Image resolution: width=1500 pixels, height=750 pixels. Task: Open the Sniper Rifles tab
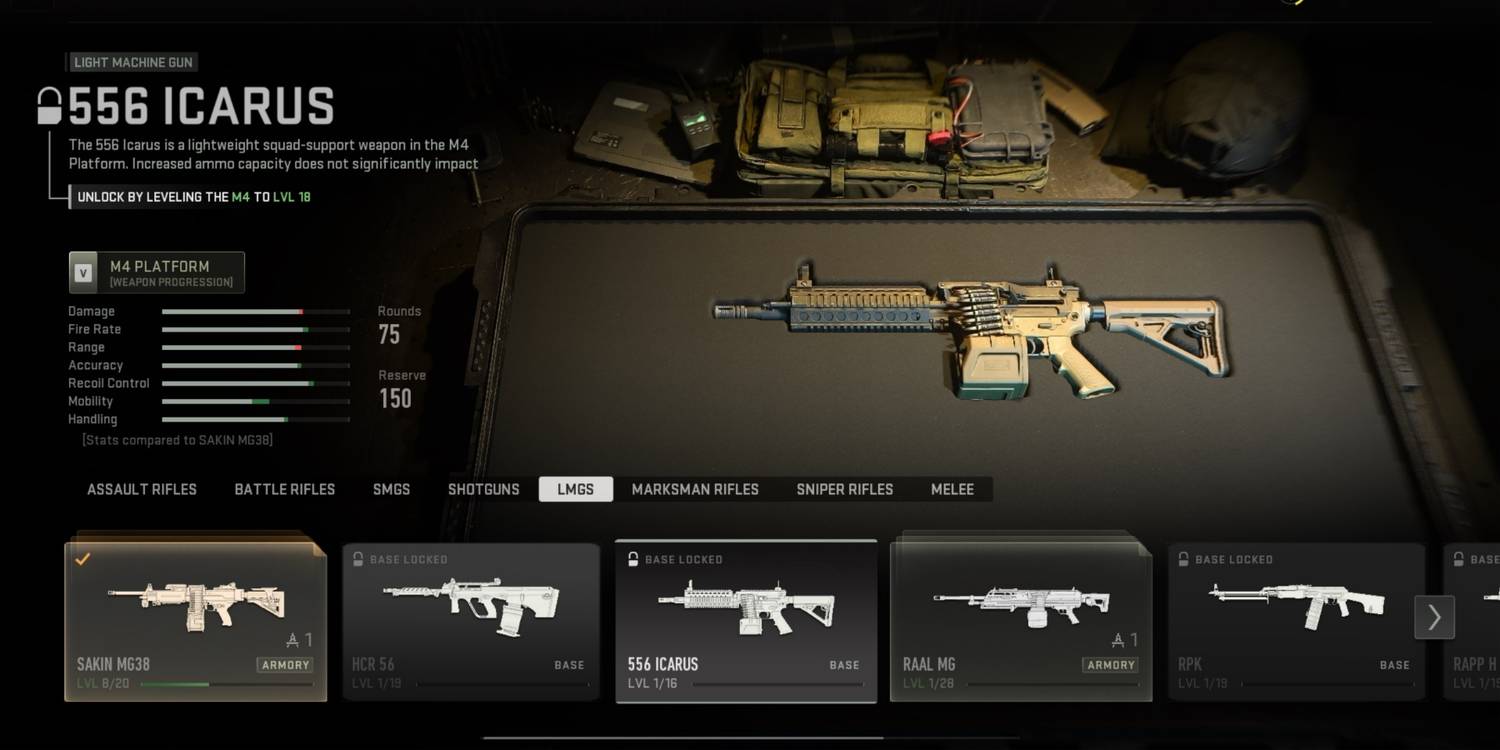point(845,489)
